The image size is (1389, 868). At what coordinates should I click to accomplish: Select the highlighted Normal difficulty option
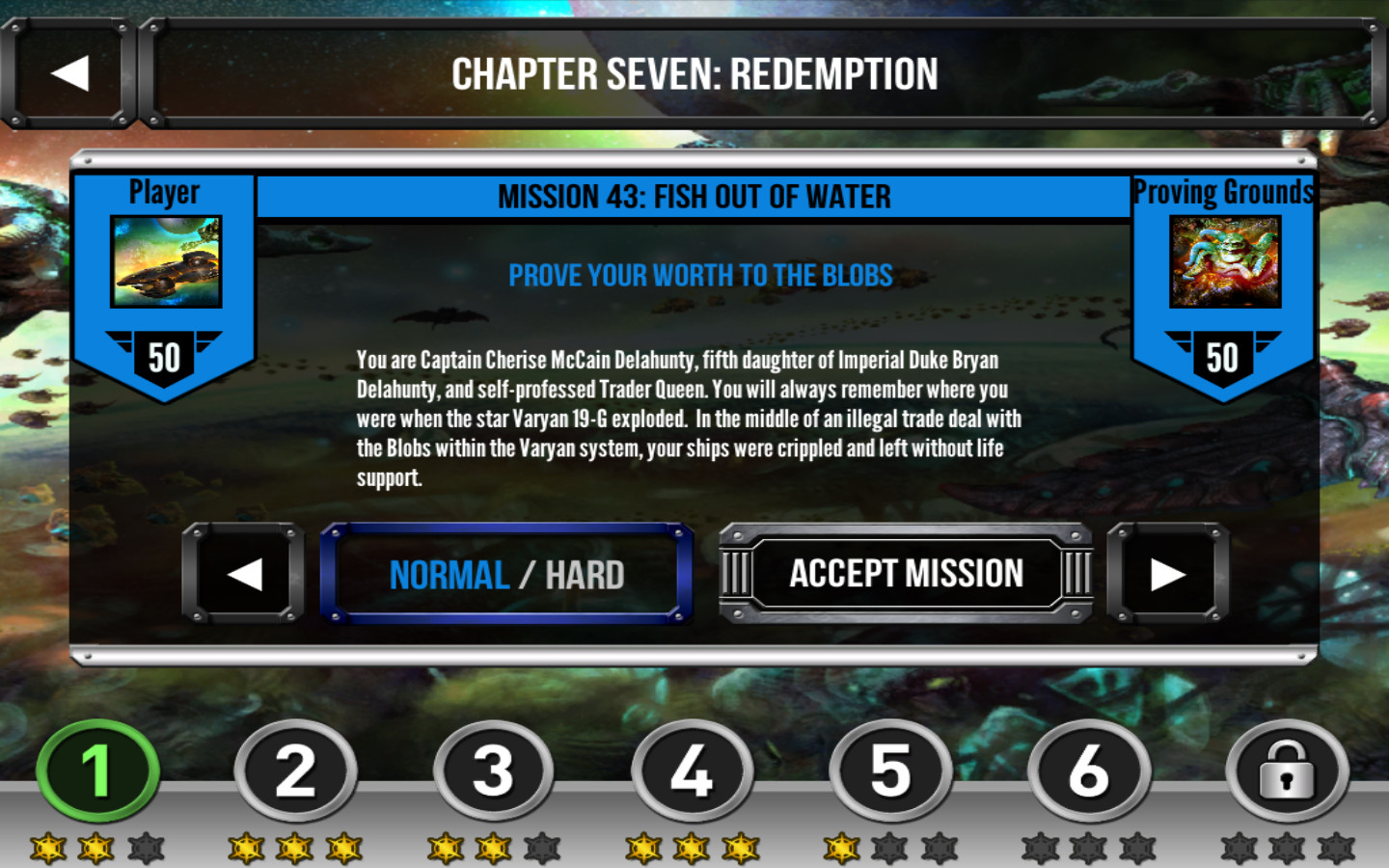coord(449,573)
